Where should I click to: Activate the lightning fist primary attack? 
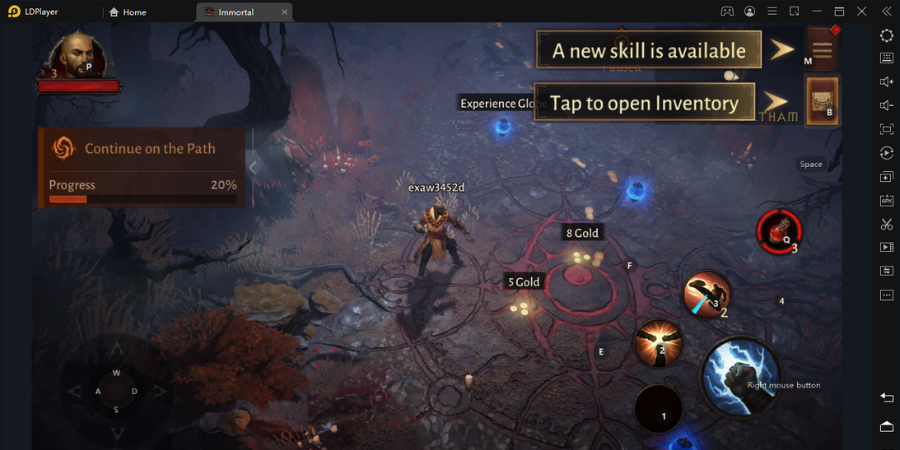point(741,376)
